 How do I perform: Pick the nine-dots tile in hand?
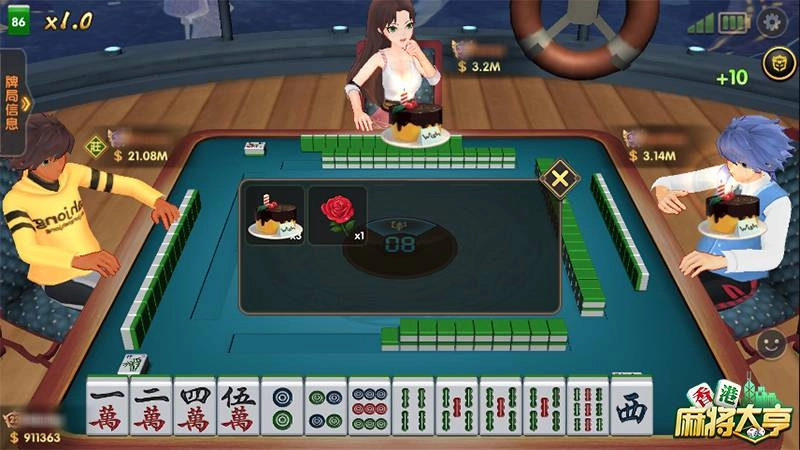pyautogui.click(x=369, y=406)
